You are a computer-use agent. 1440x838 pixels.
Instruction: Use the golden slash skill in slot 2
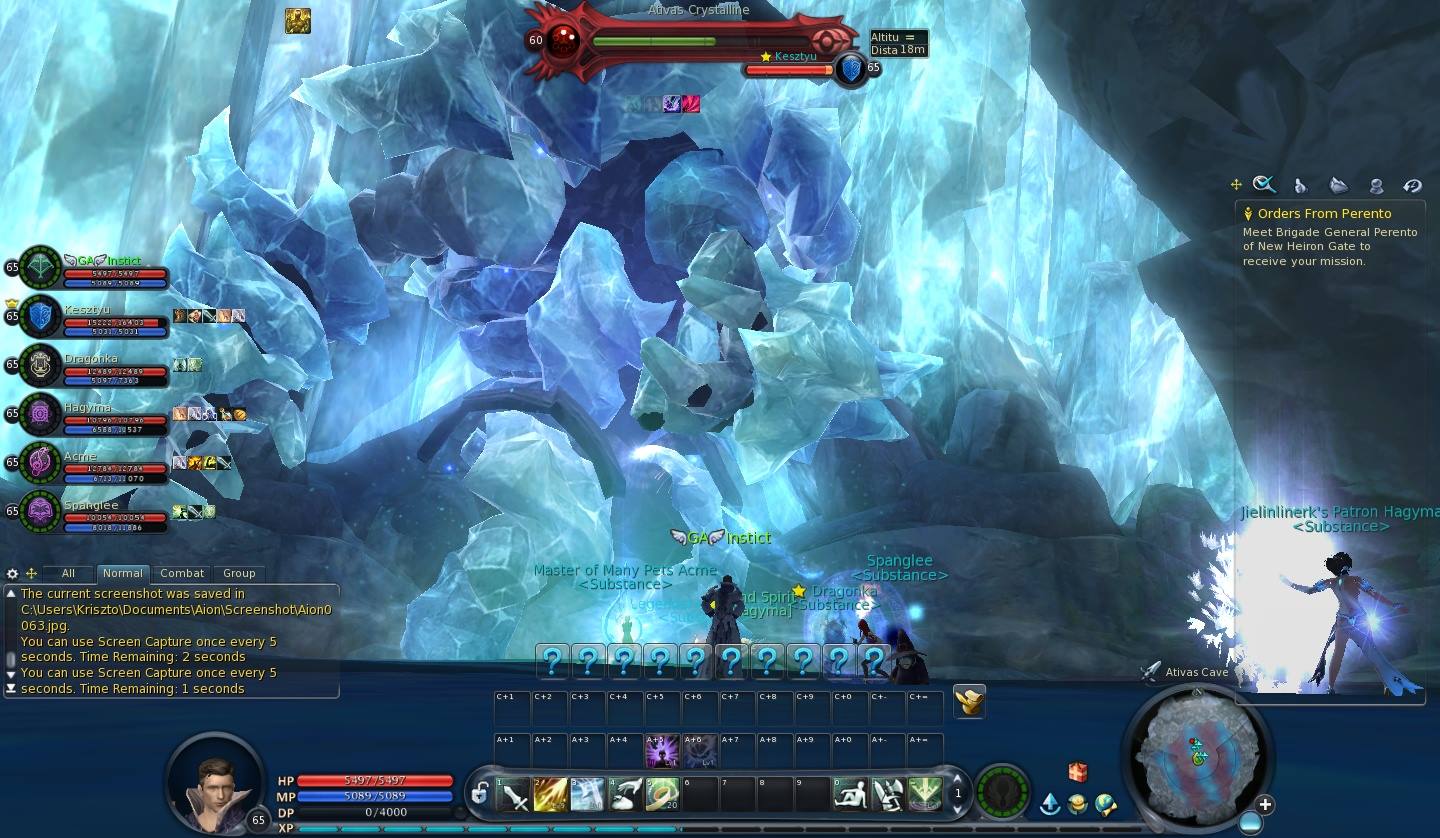(x=550, y=795)
